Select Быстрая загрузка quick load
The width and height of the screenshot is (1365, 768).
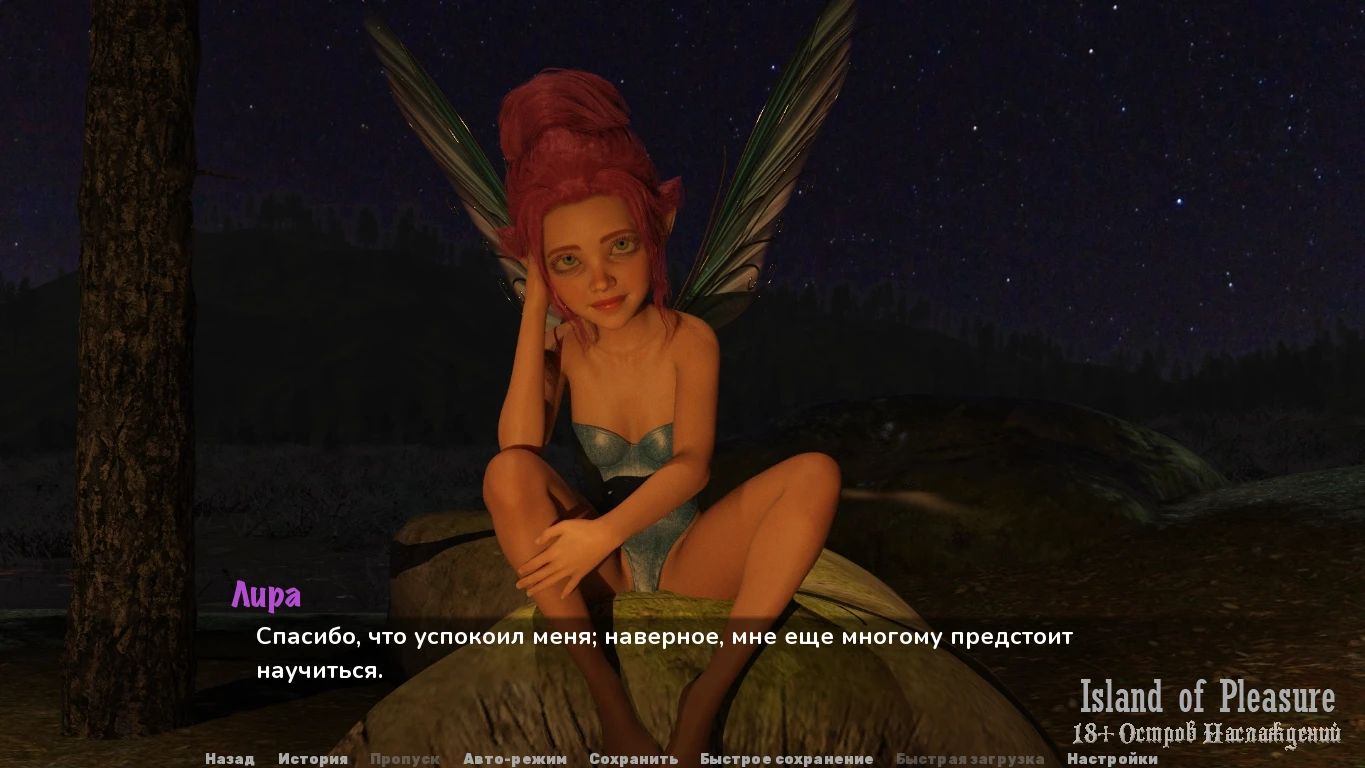point(970,759)
